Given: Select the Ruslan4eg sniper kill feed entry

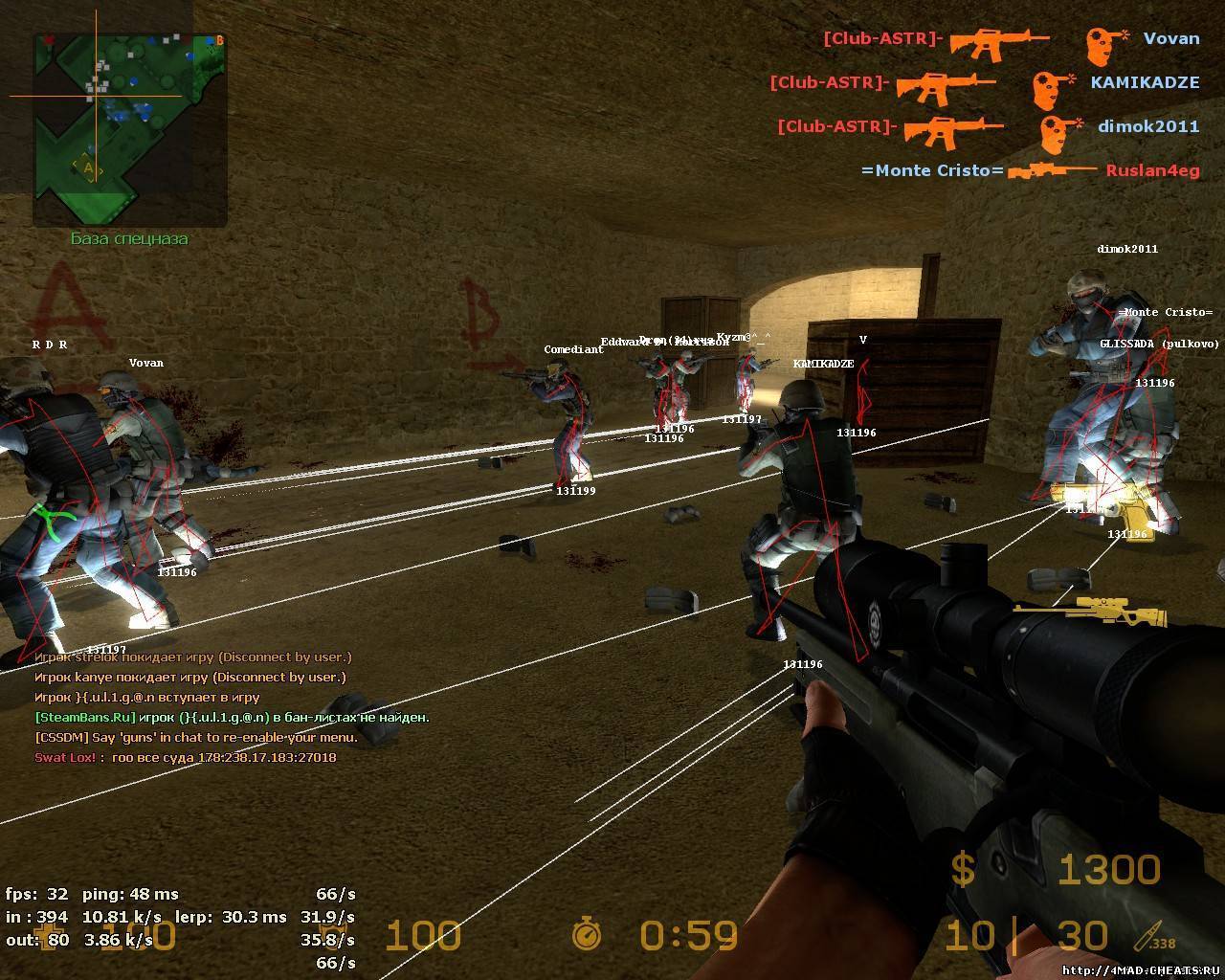Looking at the screenshot, I should (1030, 171).
